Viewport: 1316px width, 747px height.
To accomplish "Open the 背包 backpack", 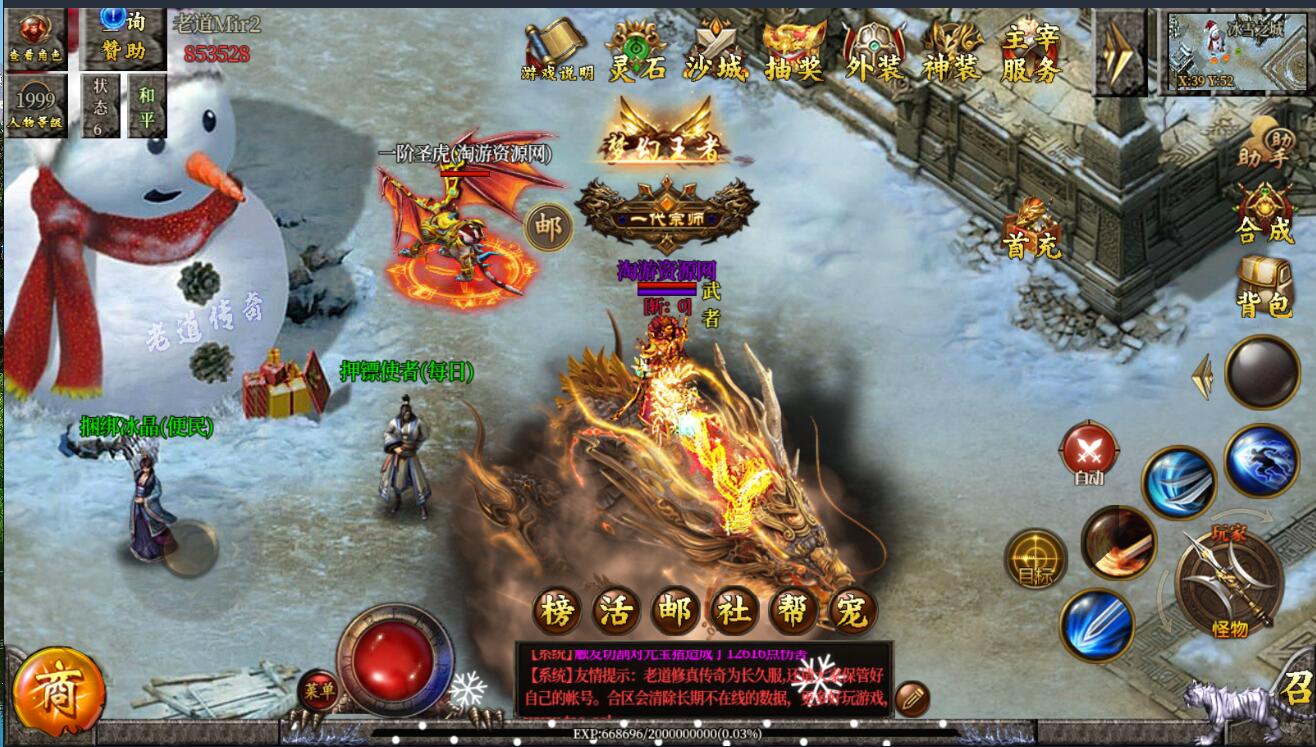I will coord(1265,287).
